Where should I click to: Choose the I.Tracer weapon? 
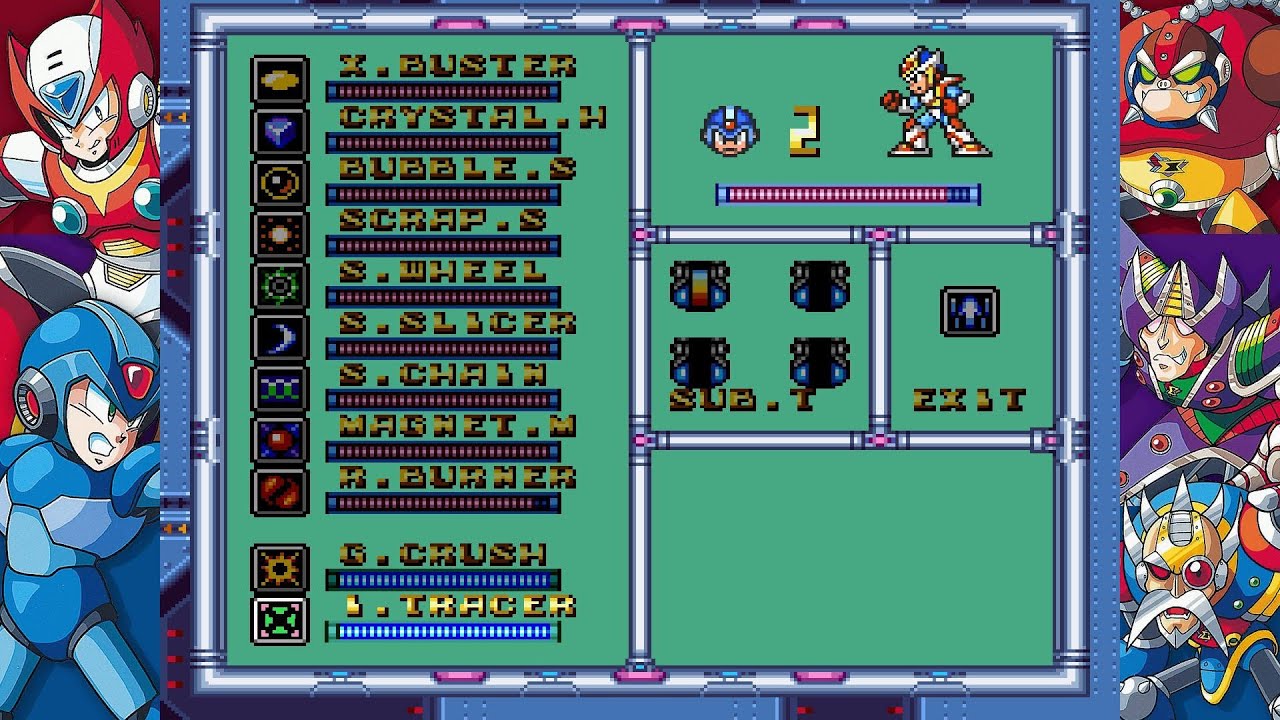click(457, 606)
